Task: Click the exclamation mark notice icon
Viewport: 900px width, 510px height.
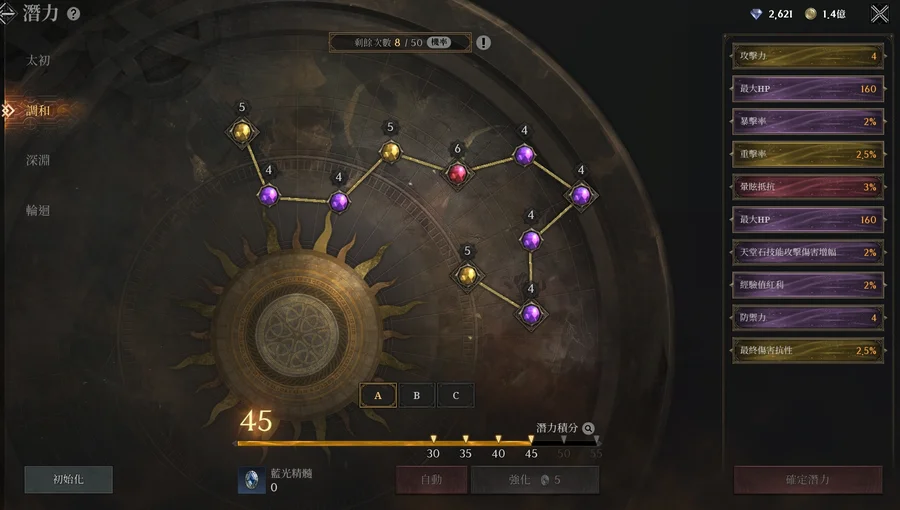Action: tap(484, 42)
